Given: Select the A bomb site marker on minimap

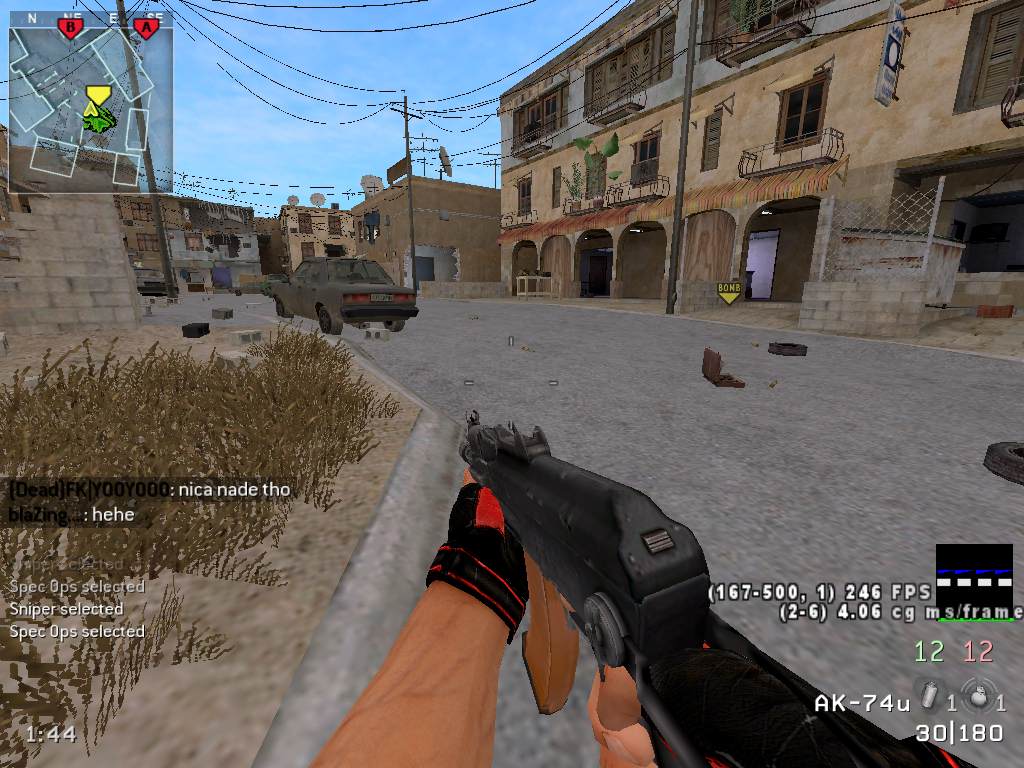Looking at the screenshot, I should pyautogui.click(x=146, y=27).
